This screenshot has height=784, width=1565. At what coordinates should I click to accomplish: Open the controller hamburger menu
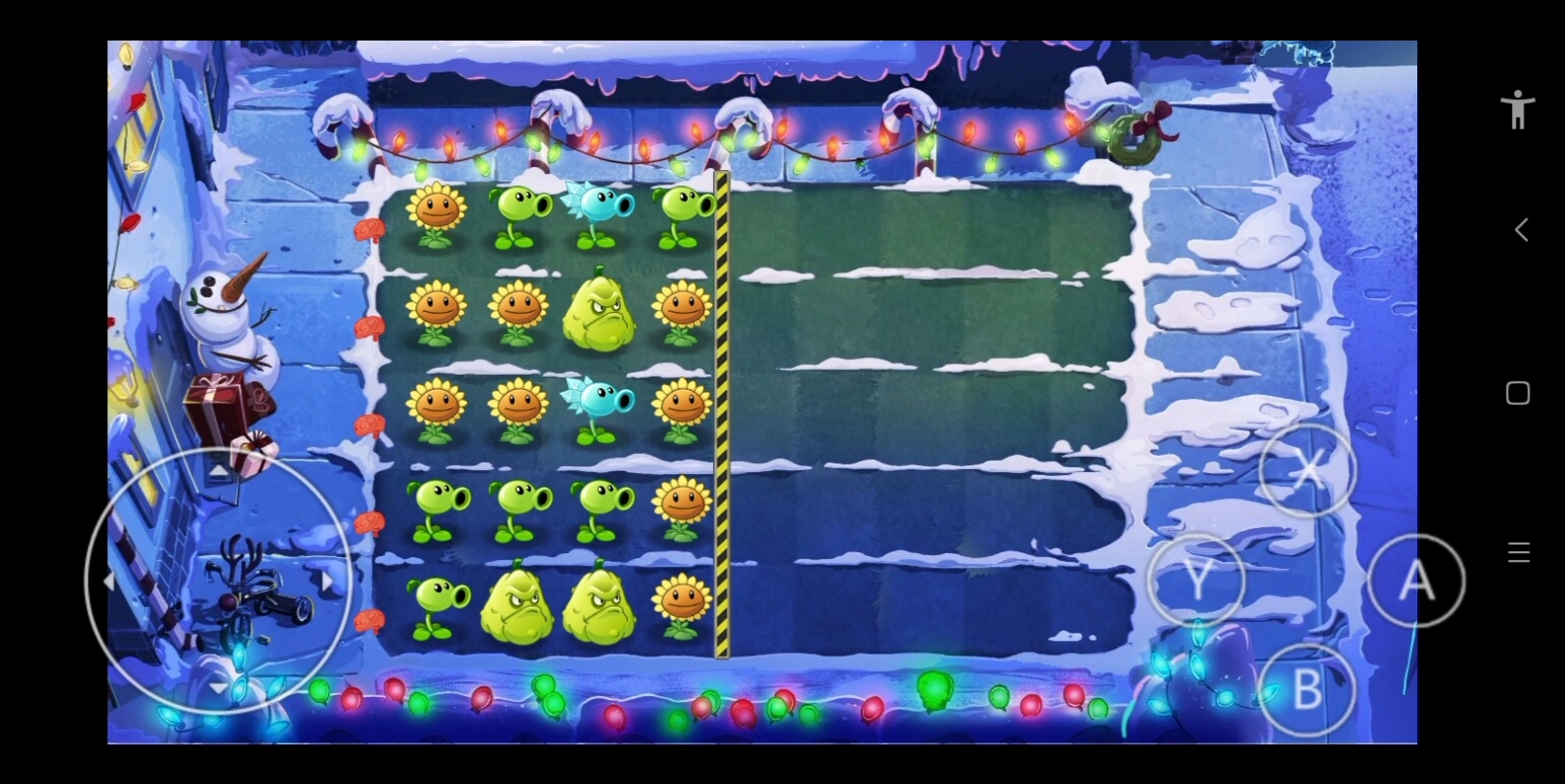click(1518, 552)
